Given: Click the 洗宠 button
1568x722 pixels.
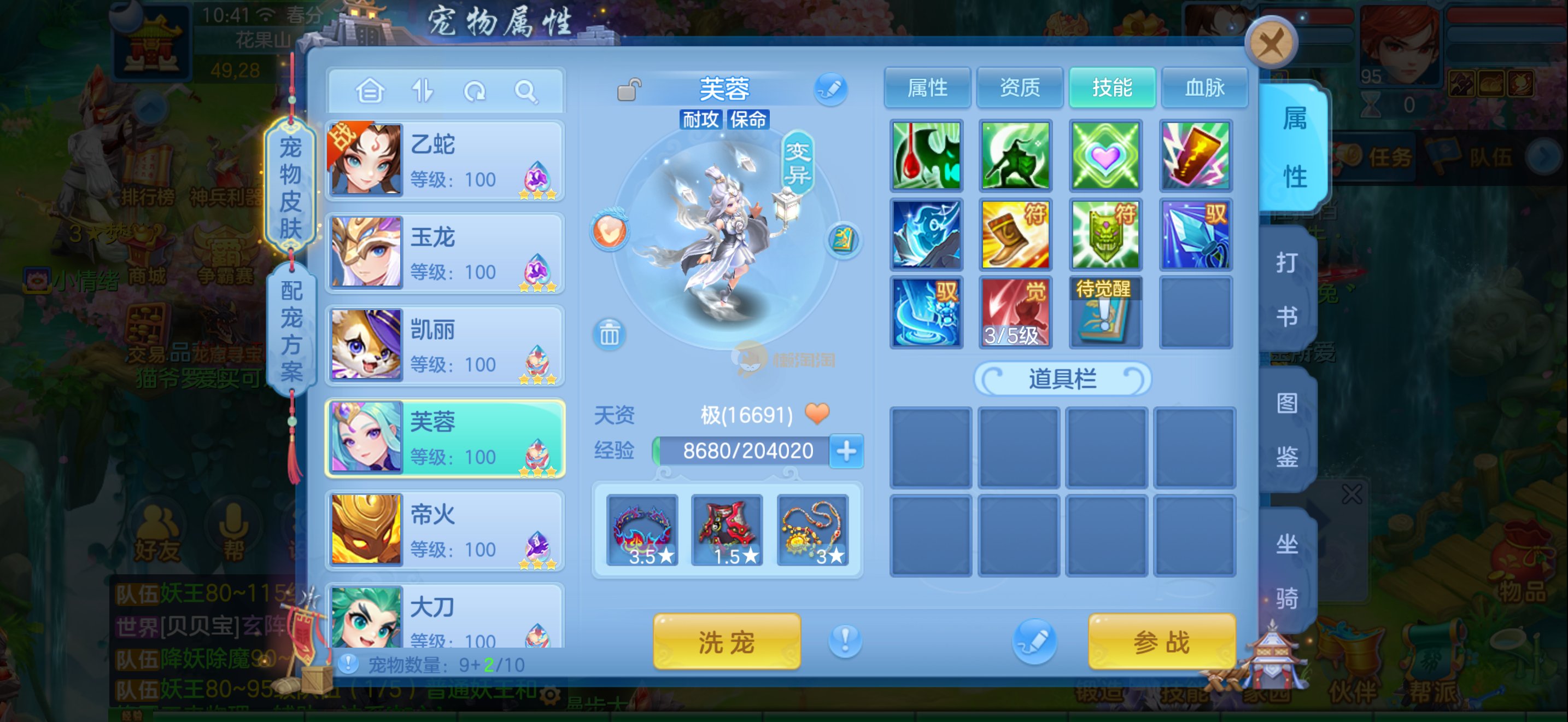Looking at the screenshot, I should [726, 642].
